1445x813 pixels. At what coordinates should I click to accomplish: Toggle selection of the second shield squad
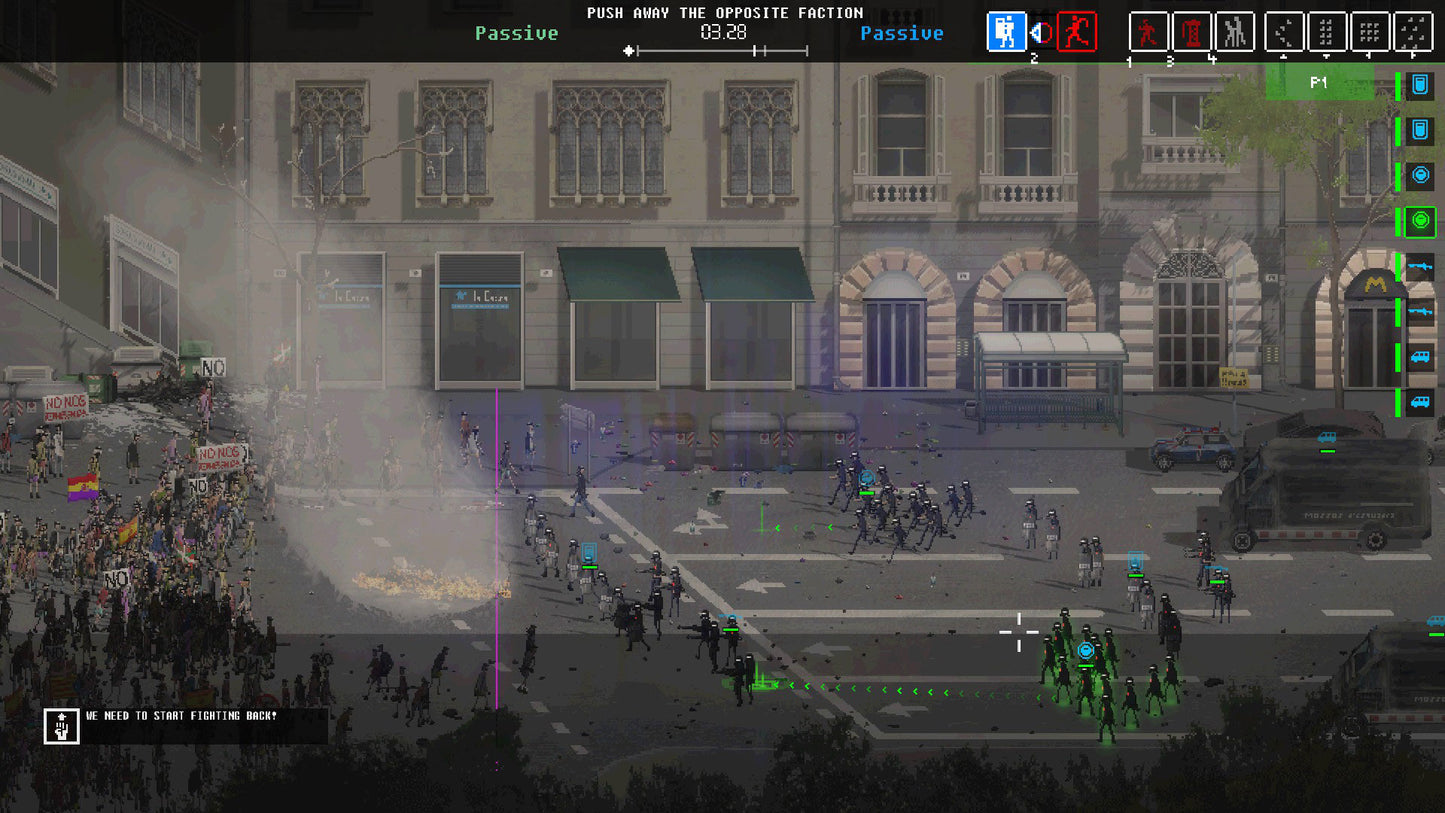1420,131
